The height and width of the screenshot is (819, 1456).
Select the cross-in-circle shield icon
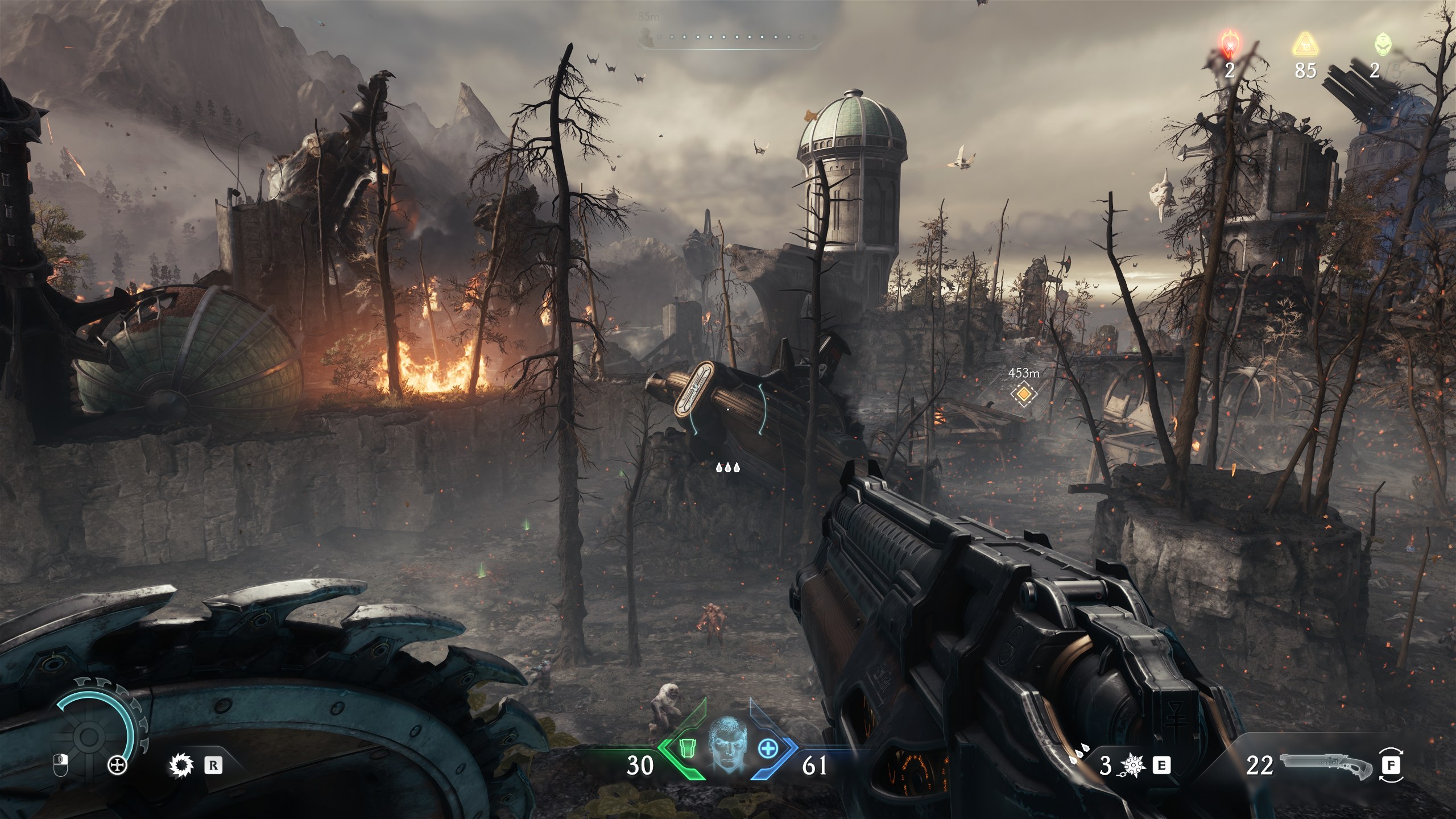tap(118, 766)
